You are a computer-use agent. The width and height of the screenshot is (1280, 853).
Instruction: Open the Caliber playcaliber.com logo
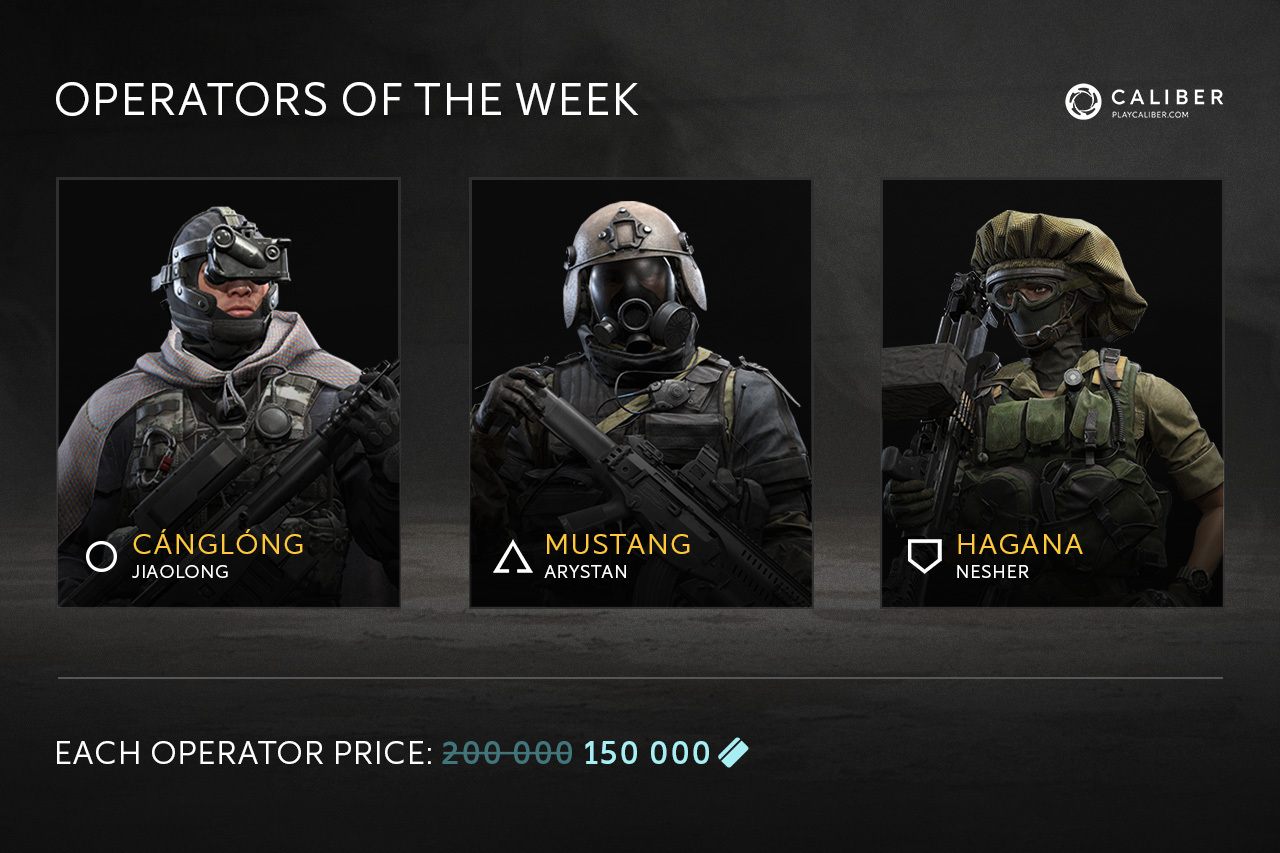[x=1144, y=101]
